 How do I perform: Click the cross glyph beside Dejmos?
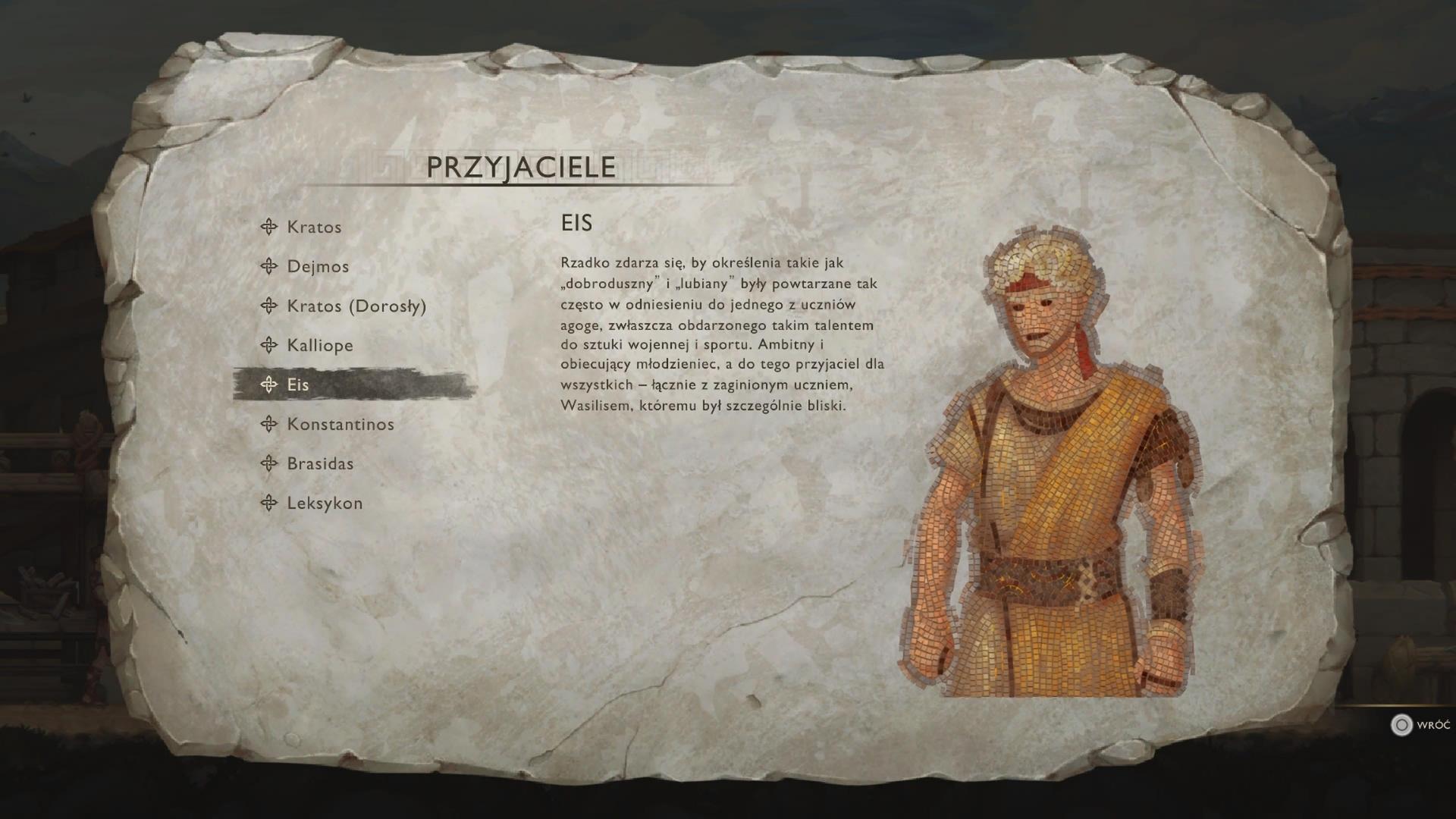point(268,266)
